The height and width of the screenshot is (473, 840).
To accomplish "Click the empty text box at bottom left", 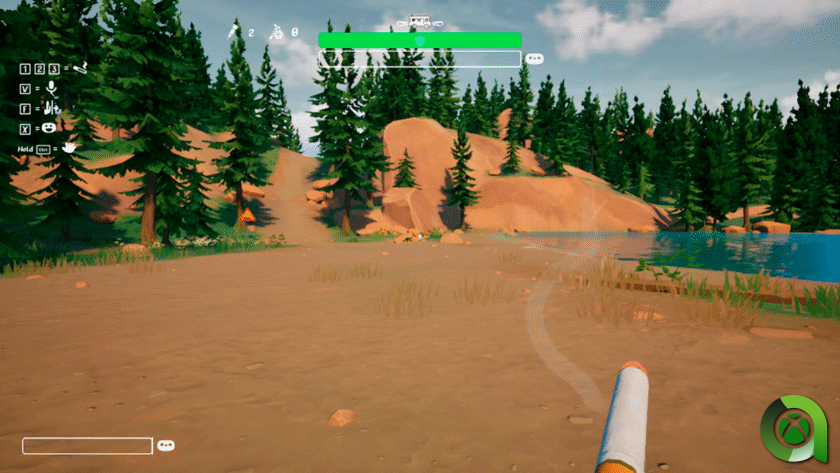I will pos(87,446).
